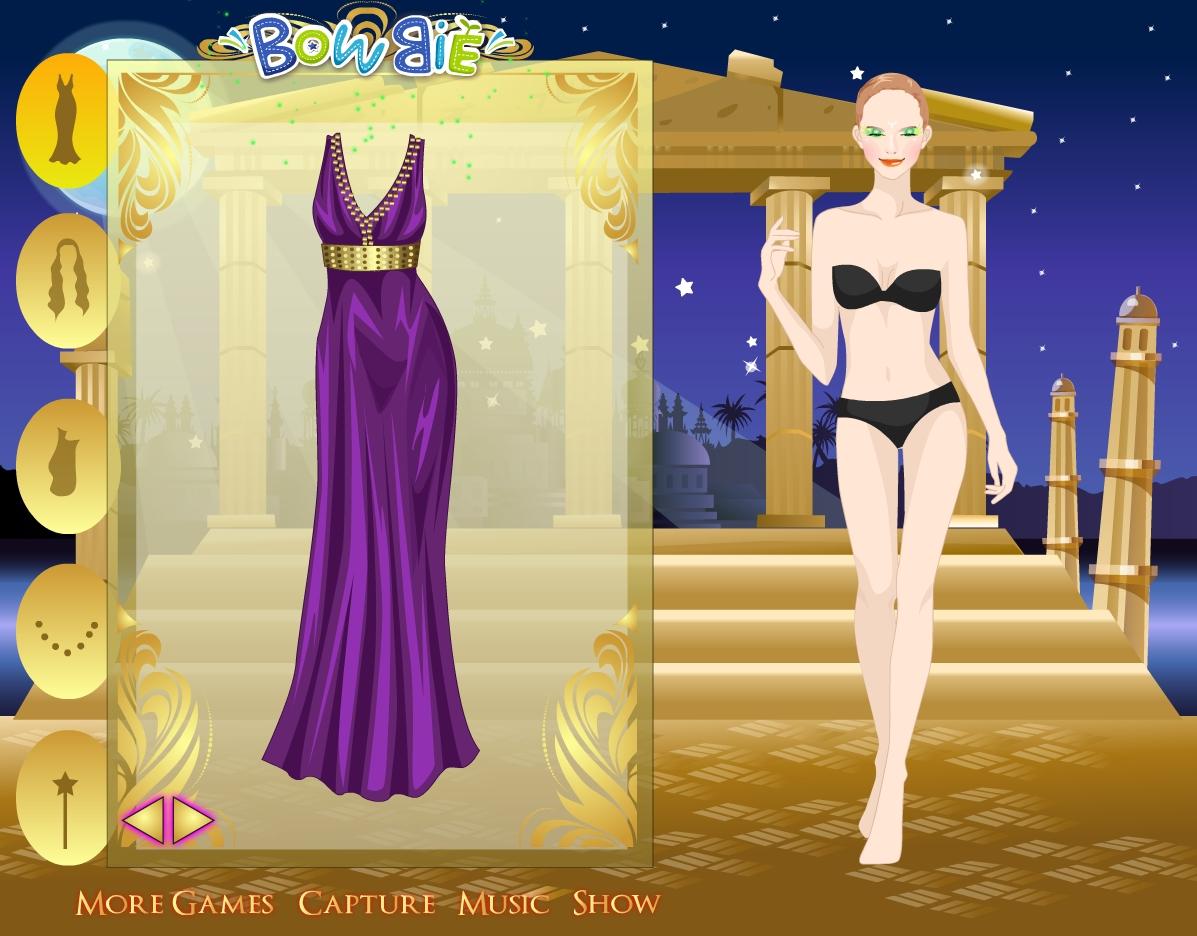Show the previous dress with left arrow
Viewport: 1197px width, 936px height.
[x=142, y=821]
